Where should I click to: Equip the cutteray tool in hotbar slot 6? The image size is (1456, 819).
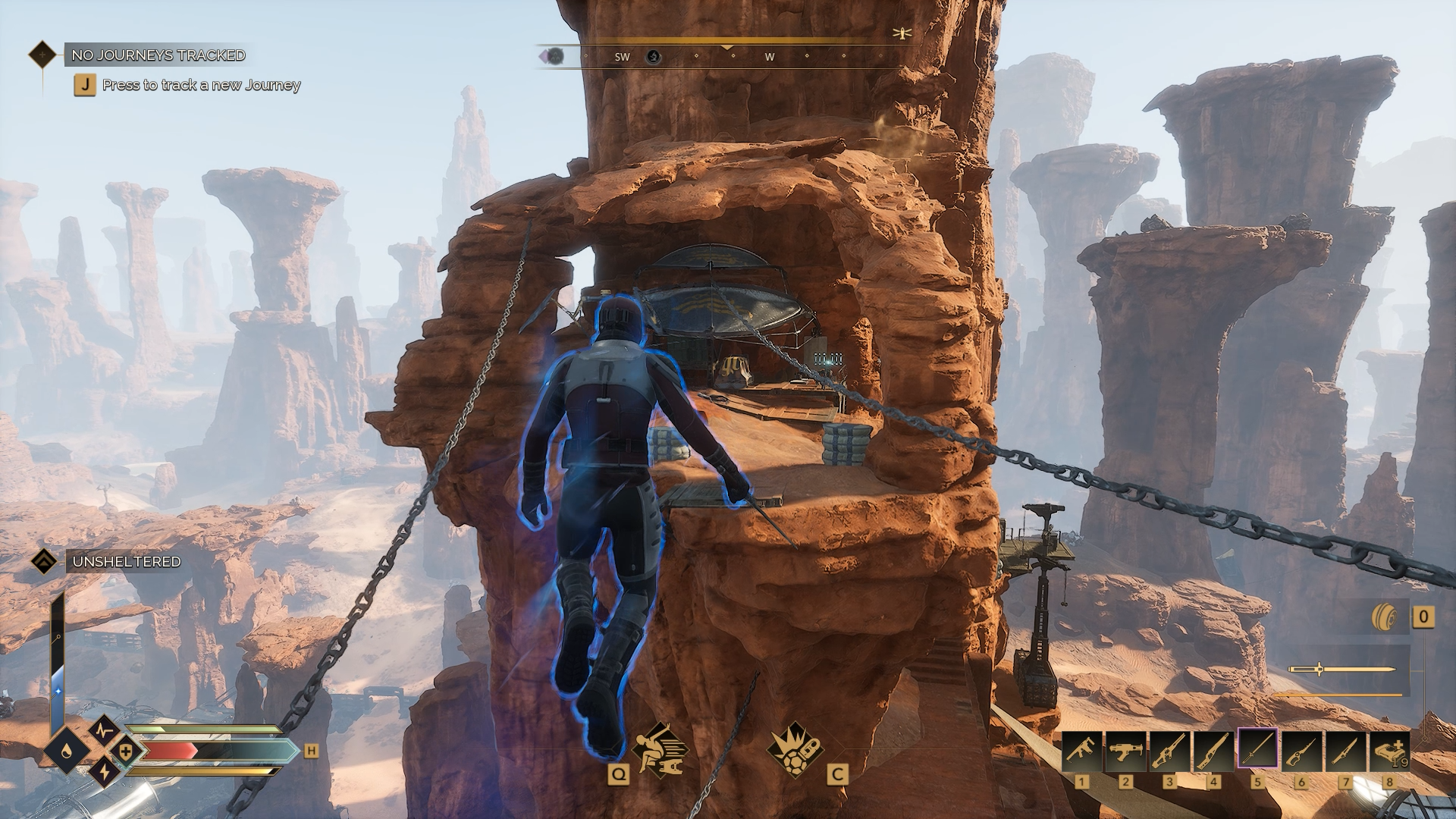point(1301,751)
